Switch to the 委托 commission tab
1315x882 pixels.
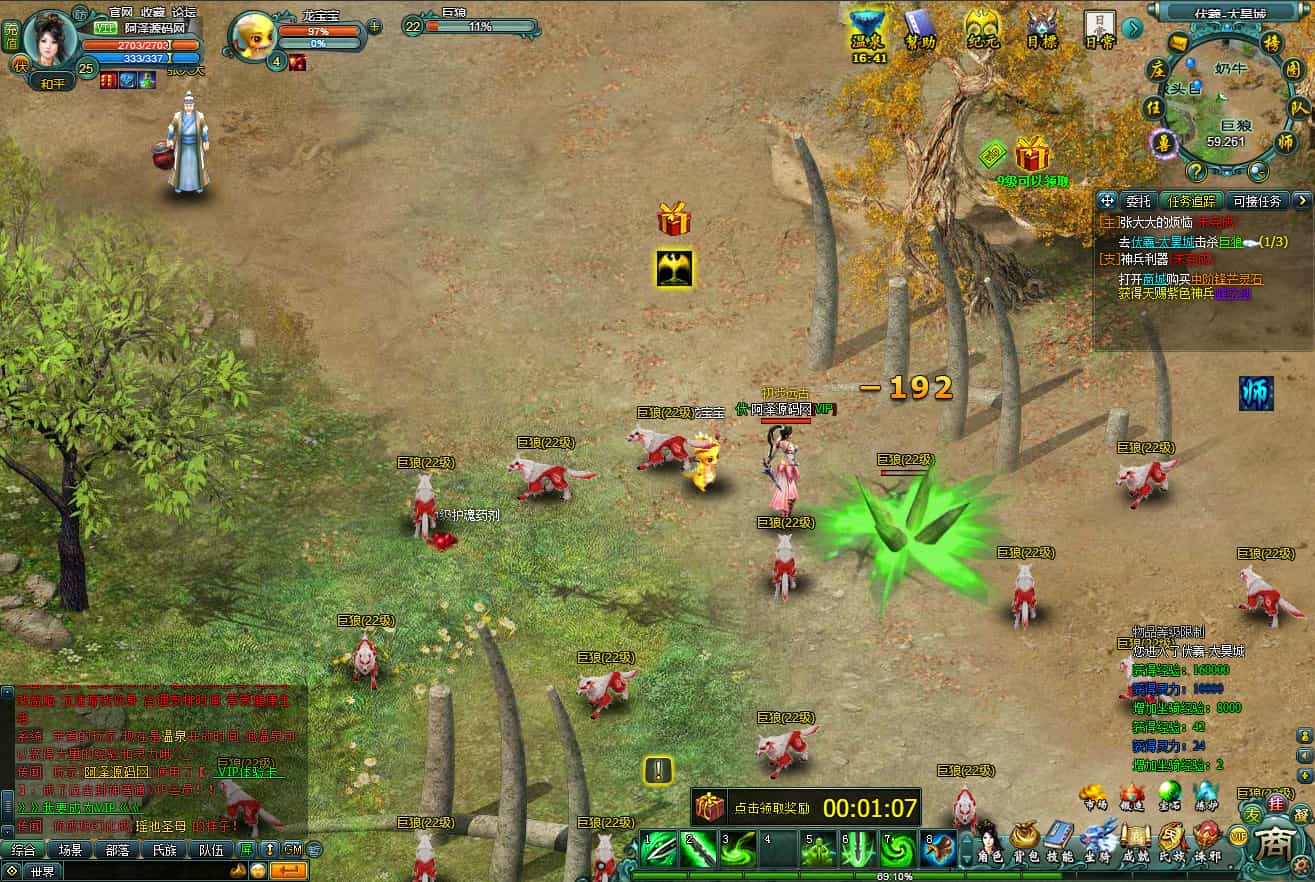[x=1139, y=201]
